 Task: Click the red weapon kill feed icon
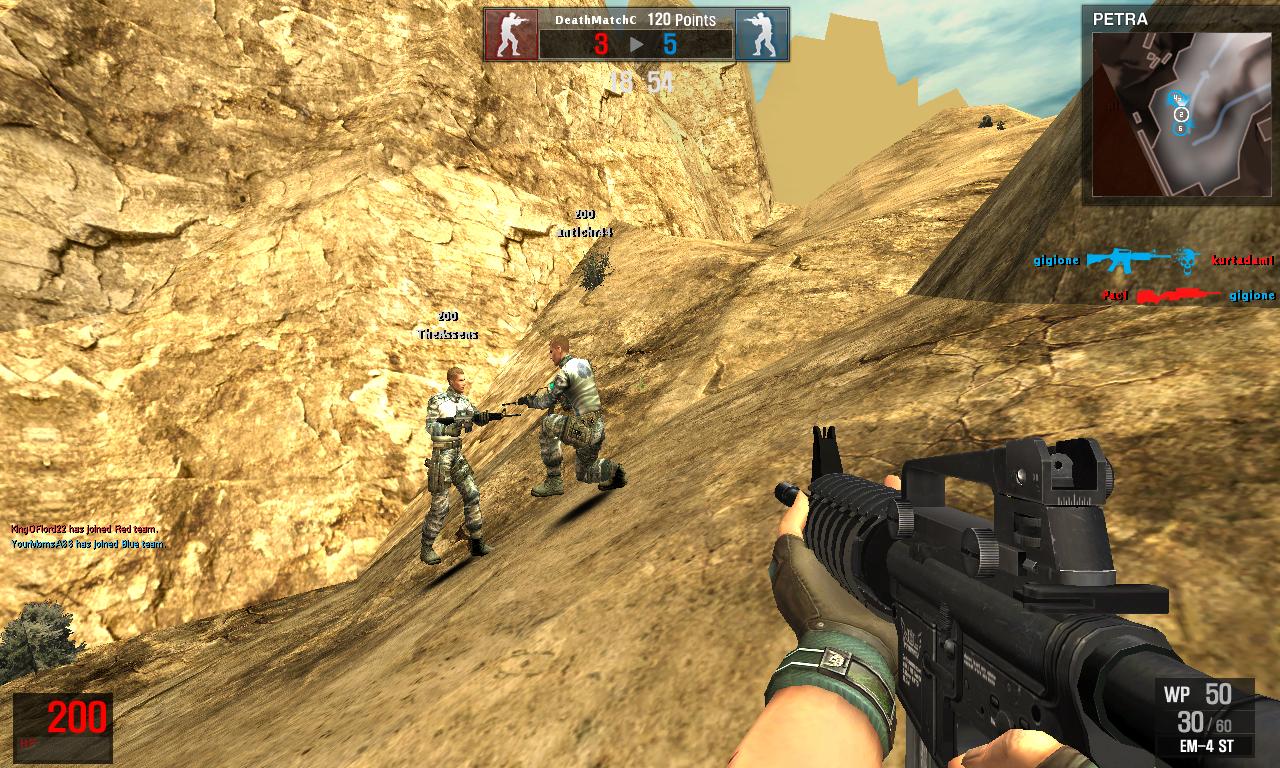click(x=1178, y=296)
